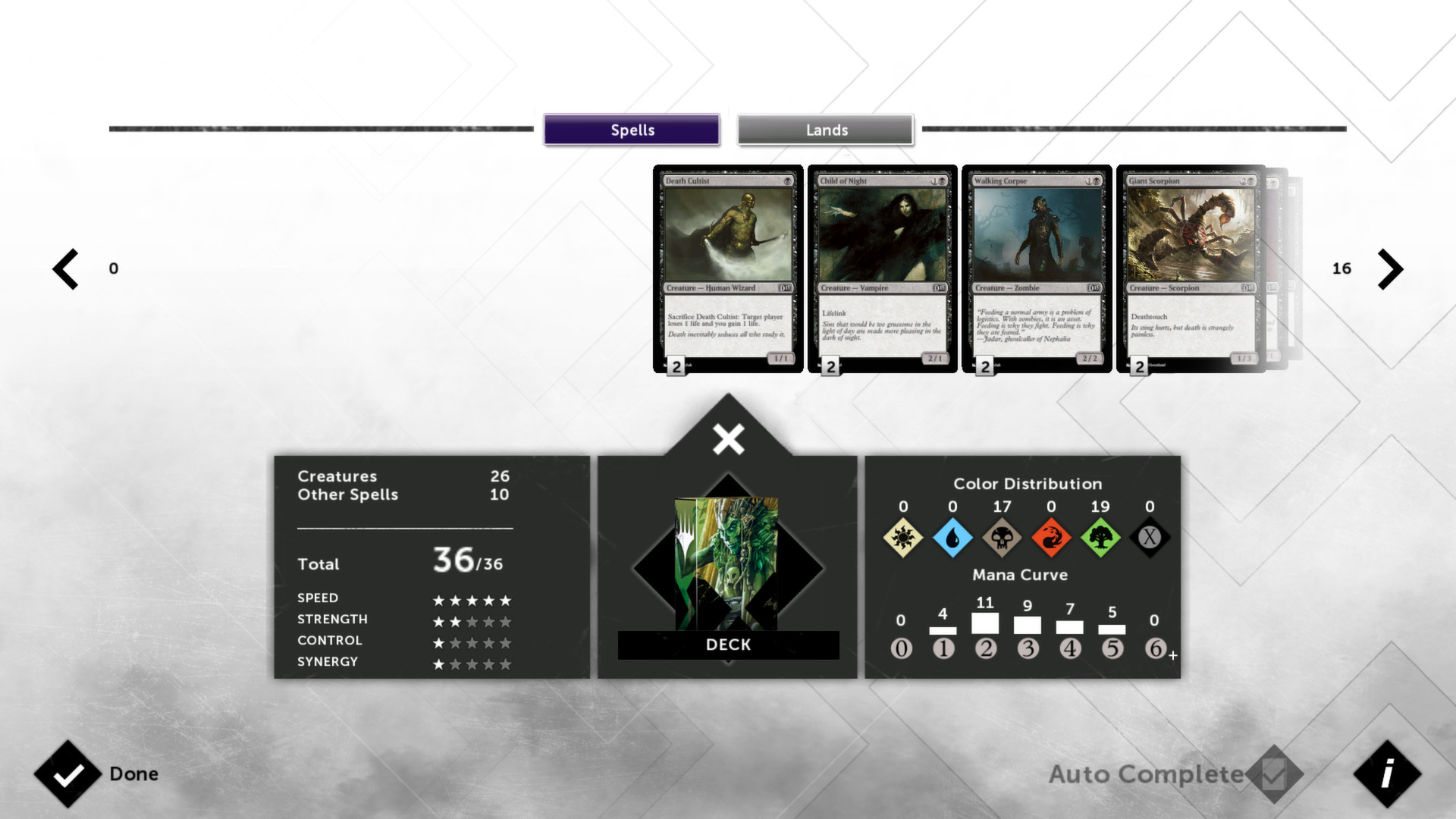Select the colorless X mana icon

[1149, 538]
